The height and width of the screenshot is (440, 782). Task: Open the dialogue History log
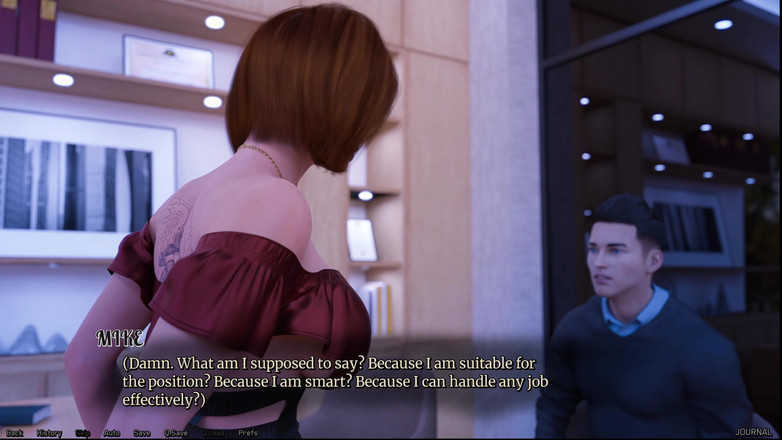tap(49, 433)
